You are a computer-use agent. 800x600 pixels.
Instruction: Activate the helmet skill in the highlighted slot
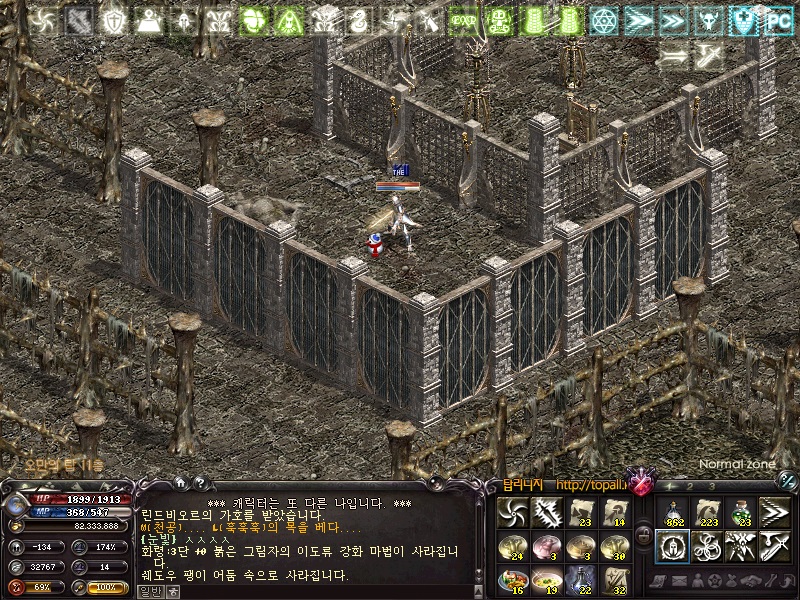pyautogui.click(x=673, y=546)
